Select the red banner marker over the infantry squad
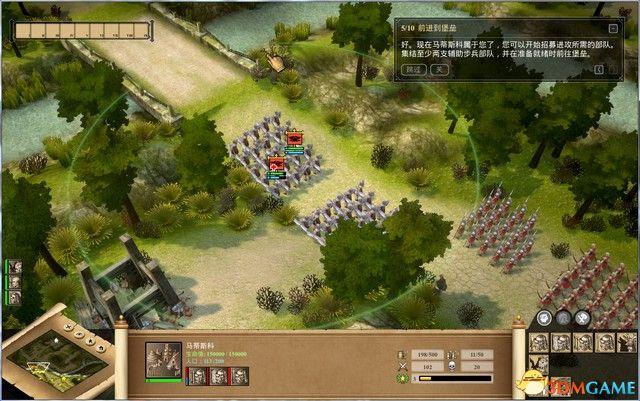The height and width of the screenshot is (401, 640). (x=295, y=139)
